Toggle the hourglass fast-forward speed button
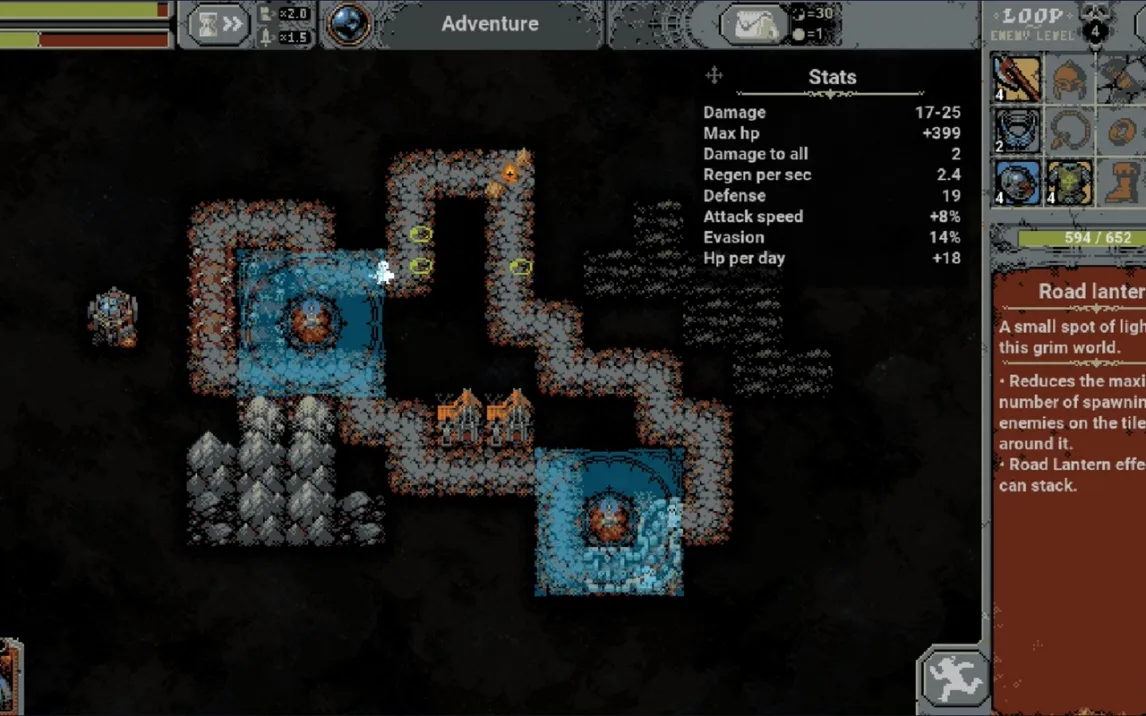1146x716 pixels. pos(219,24)
